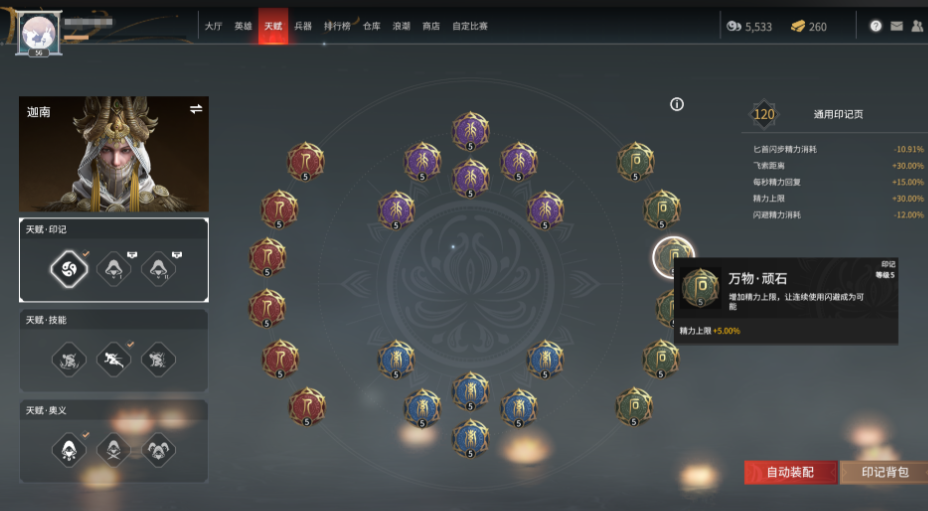Open the friends list icon
This screenshot has width=928, height=511.
pyautogui.click(x=917, y=26)
